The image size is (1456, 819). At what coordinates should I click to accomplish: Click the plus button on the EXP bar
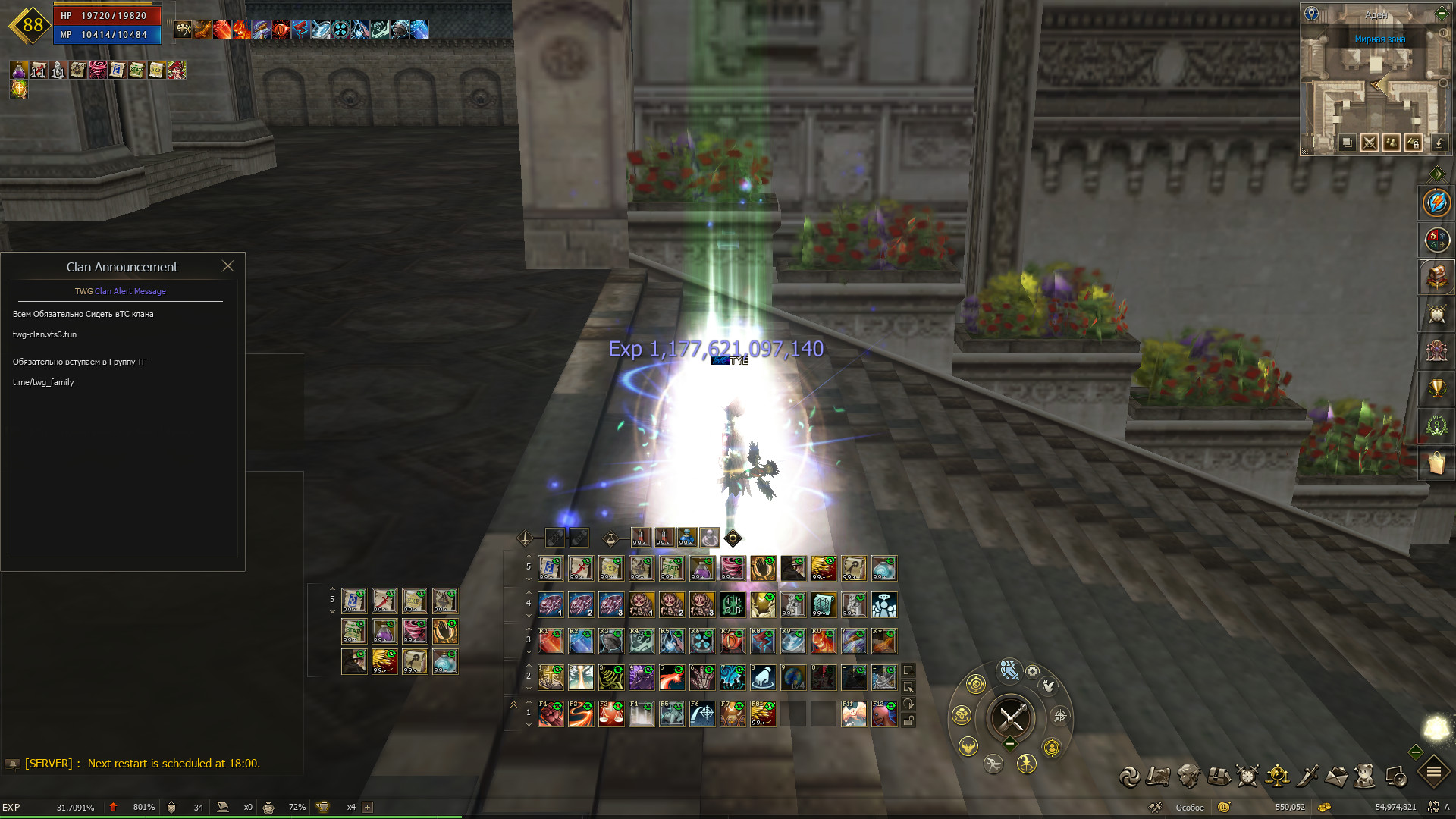coord(368,807)
